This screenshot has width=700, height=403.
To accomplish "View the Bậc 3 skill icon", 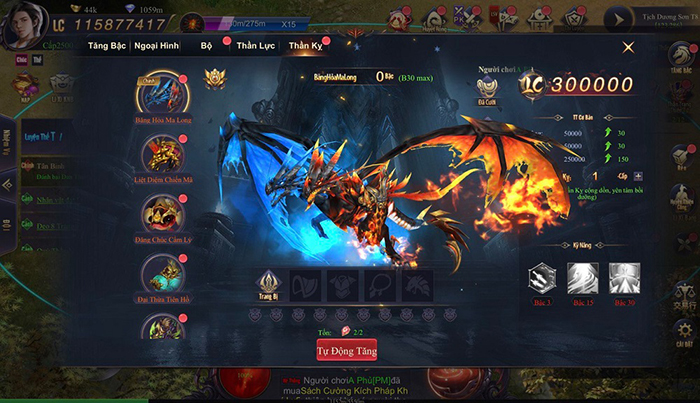I will tap(544, 277).
